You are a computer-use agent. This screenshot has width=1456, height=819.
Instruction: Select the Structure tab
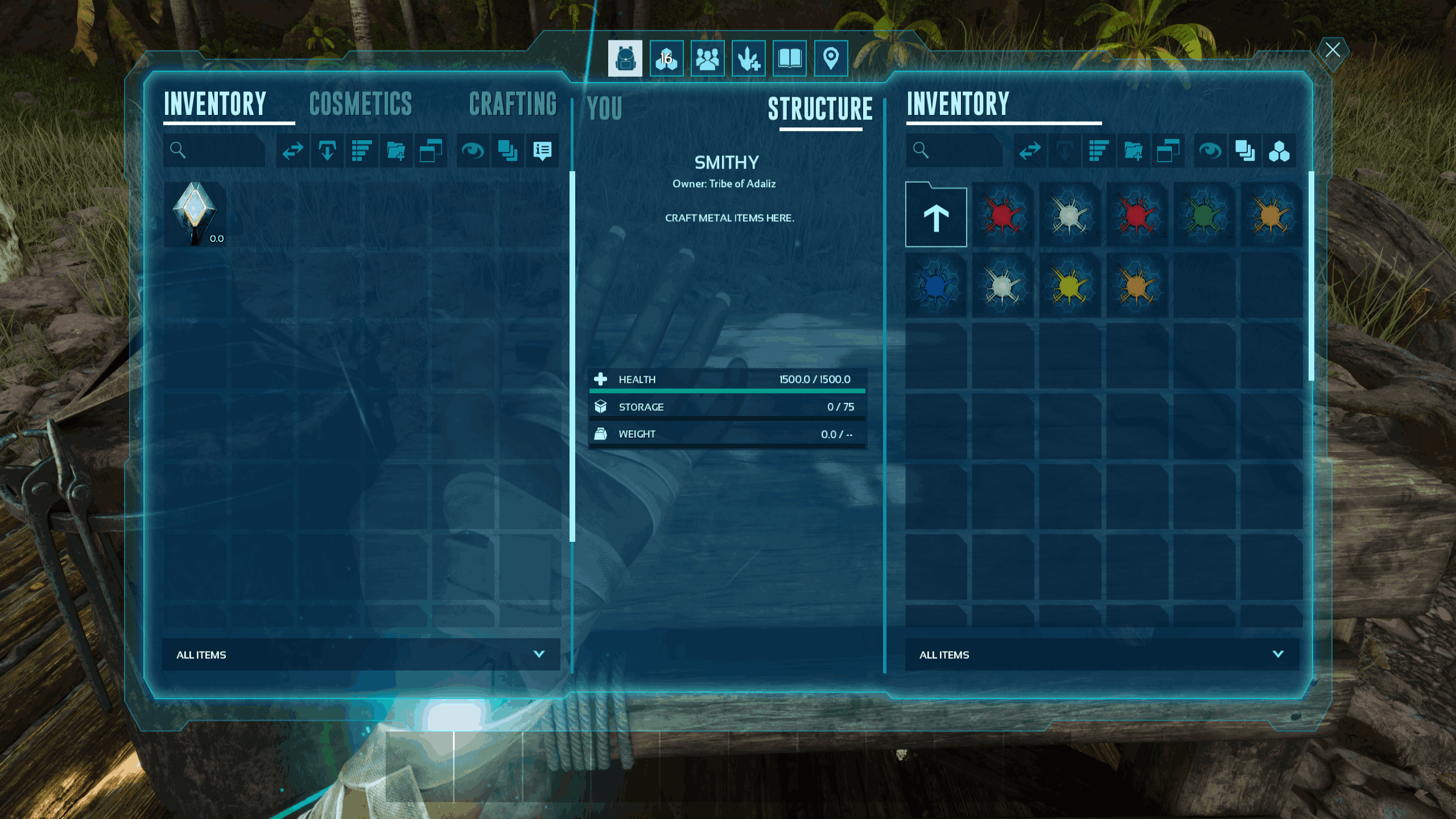coord(820,109)
